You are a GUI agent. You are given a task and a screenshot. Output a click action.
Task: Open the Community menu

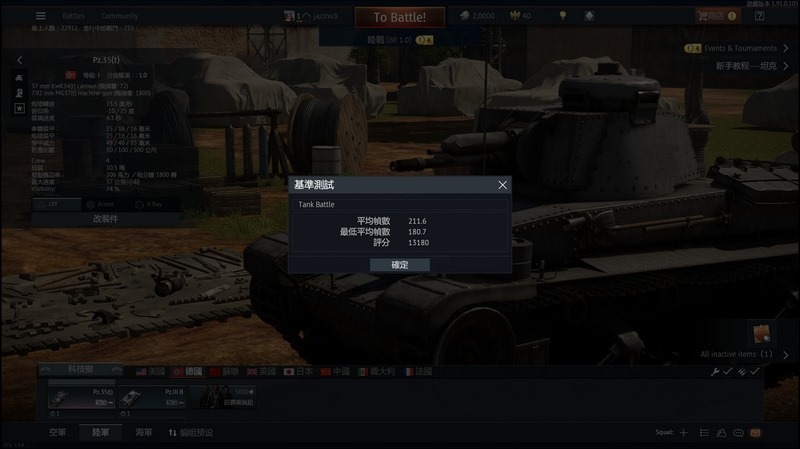pyautogui.click(x=119, y=17)
